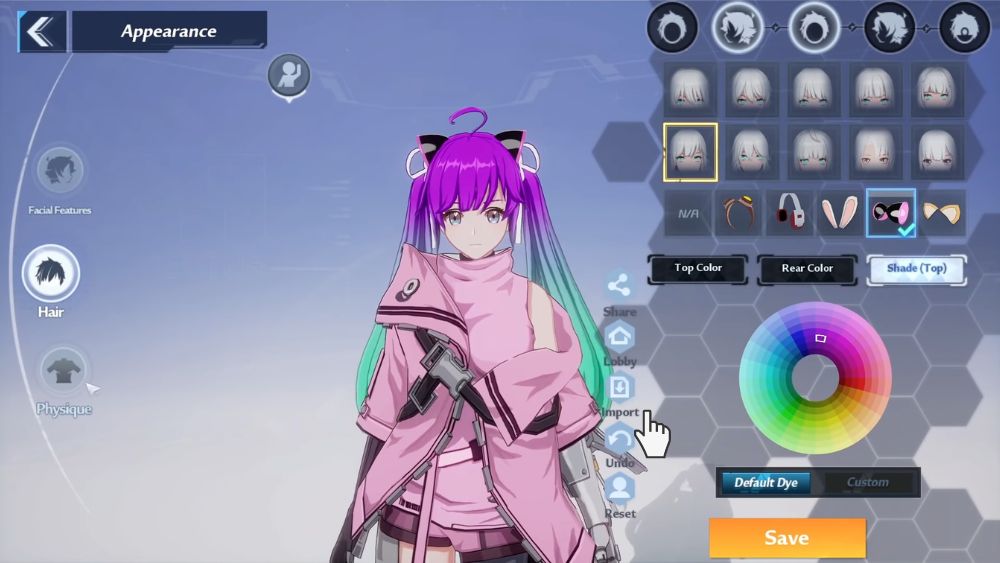Go back using the arrow button

[41, 32]
